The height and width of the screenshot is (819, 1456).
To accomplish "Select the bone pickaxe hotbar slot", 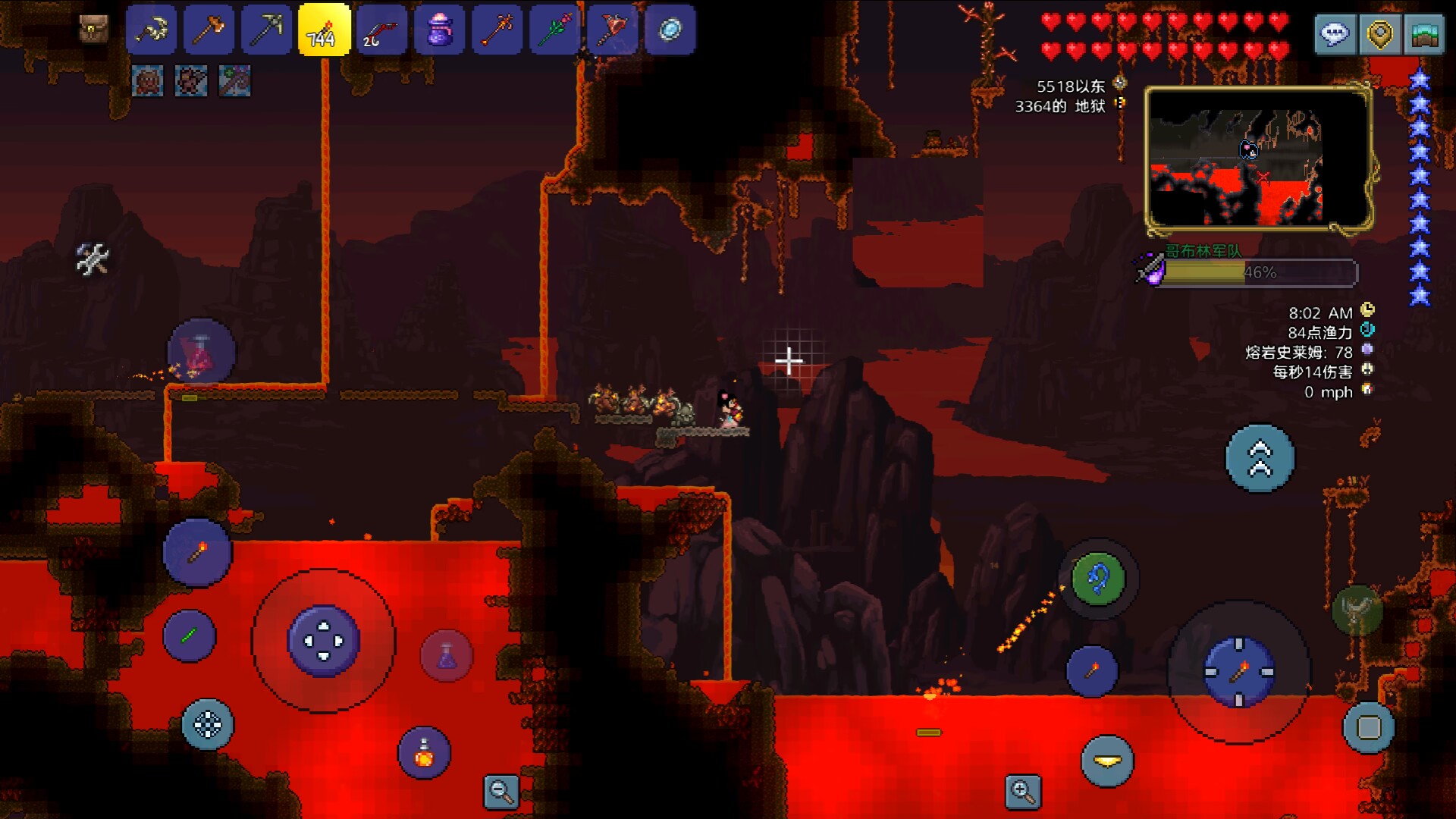I will click(152, 30).
